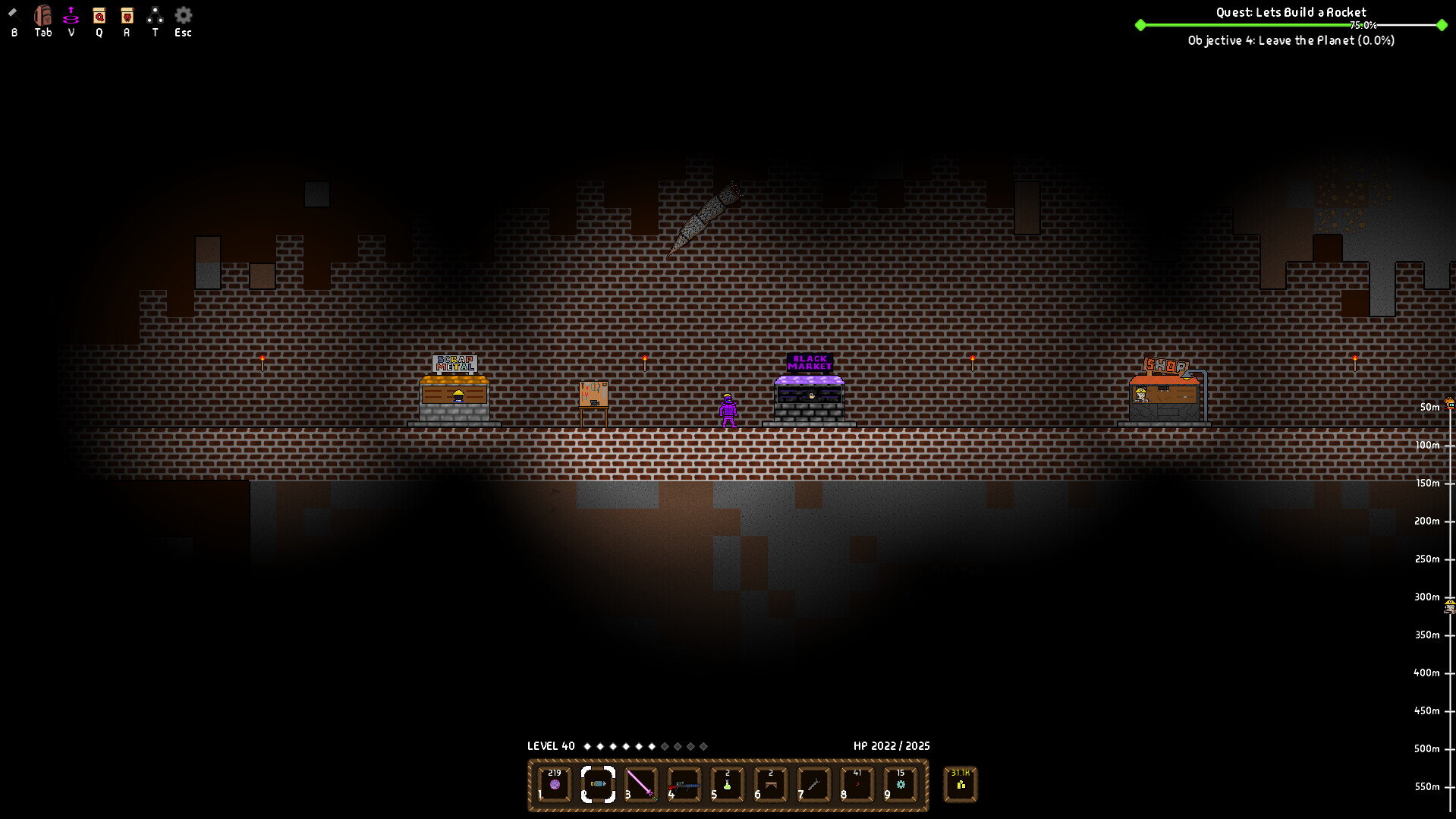This screenshot has height=819, width=1456.
Task: Equip the pink sword in slot 3
Action: pos(641,784)
